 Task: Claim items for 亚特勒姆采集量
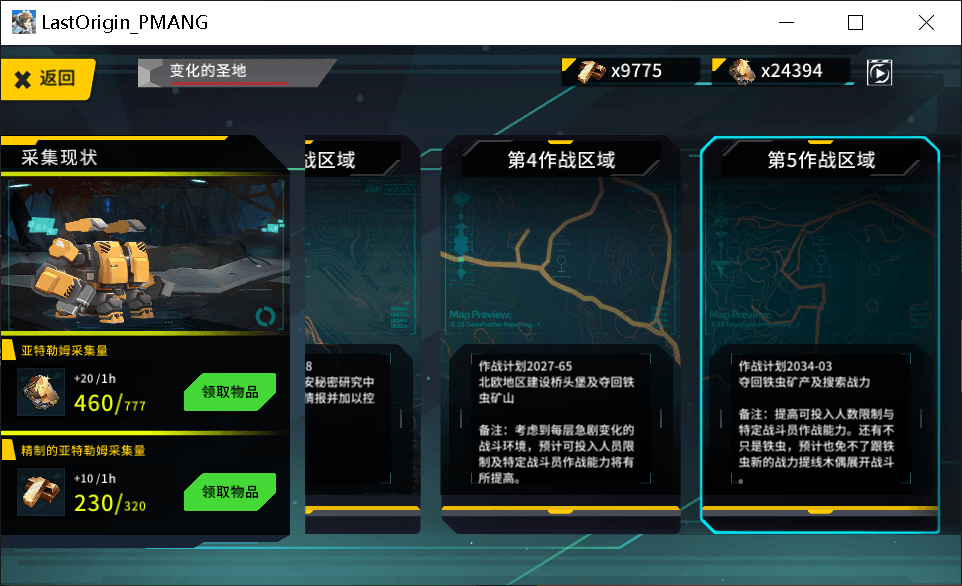coord(230,392)
